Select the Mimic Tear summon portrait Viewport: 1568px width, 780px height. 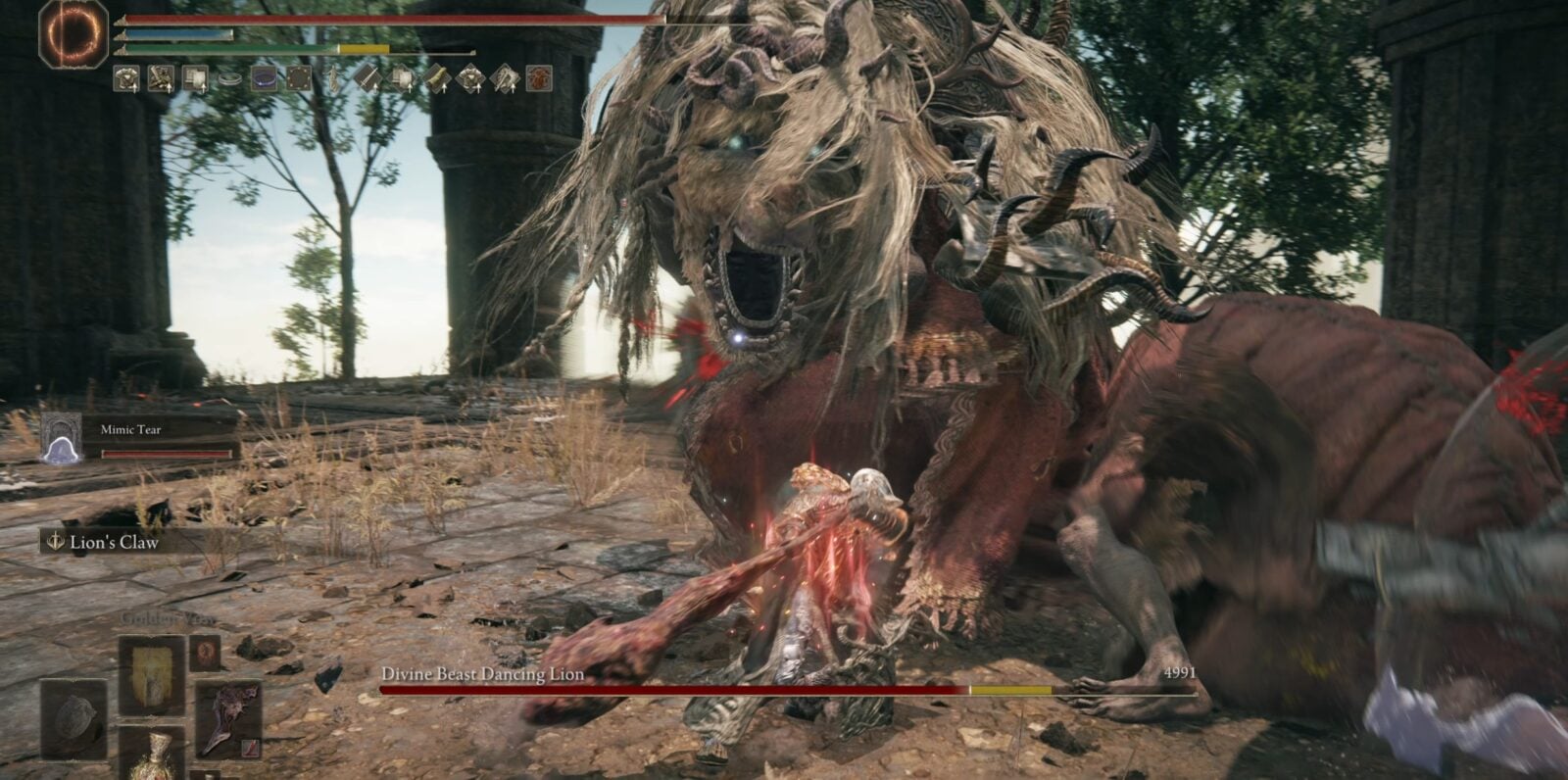click(62, 439)
